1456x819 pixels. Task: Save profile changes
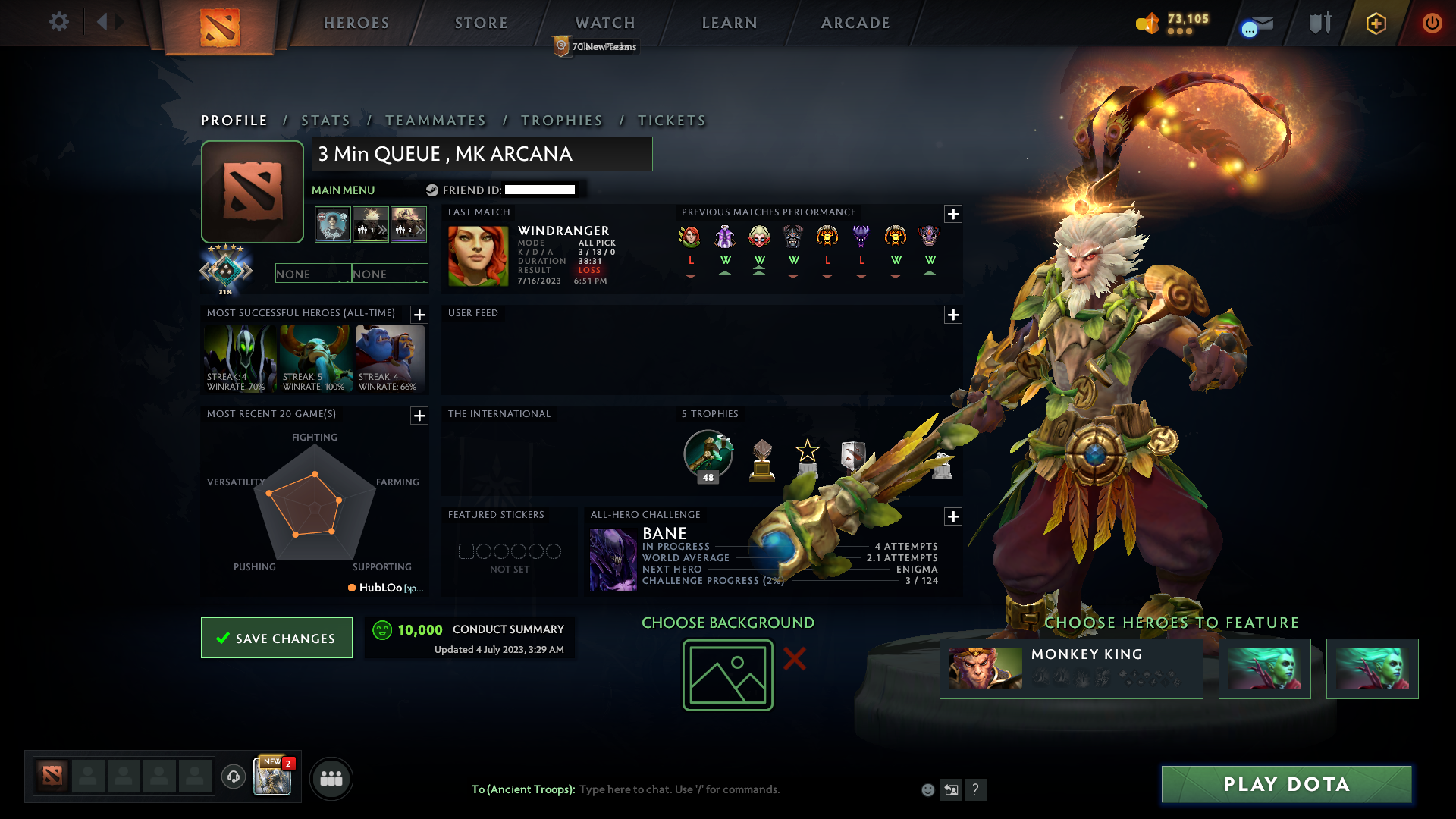click(276, 638)
